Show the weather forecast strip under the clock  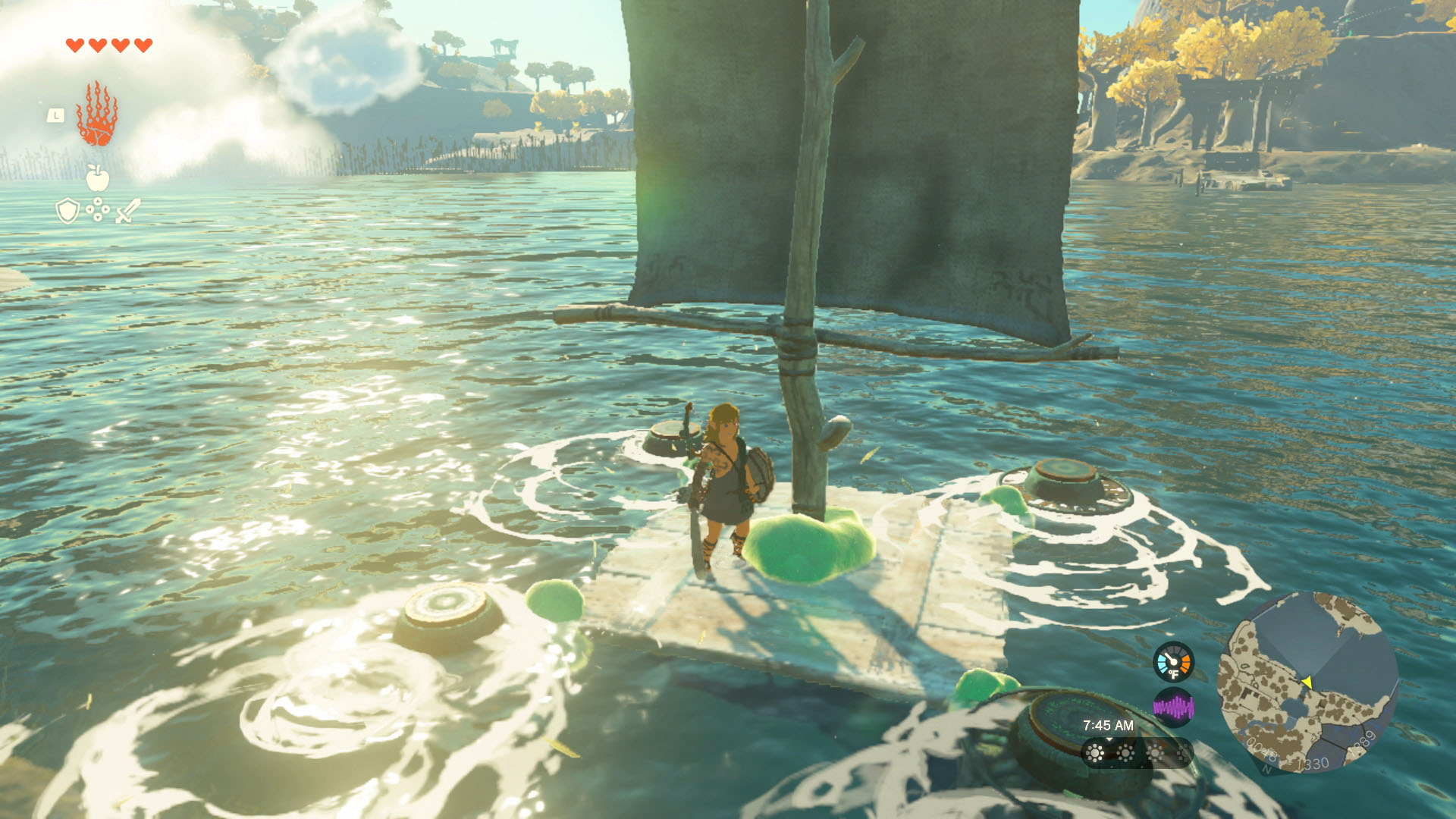(1136, 753)
